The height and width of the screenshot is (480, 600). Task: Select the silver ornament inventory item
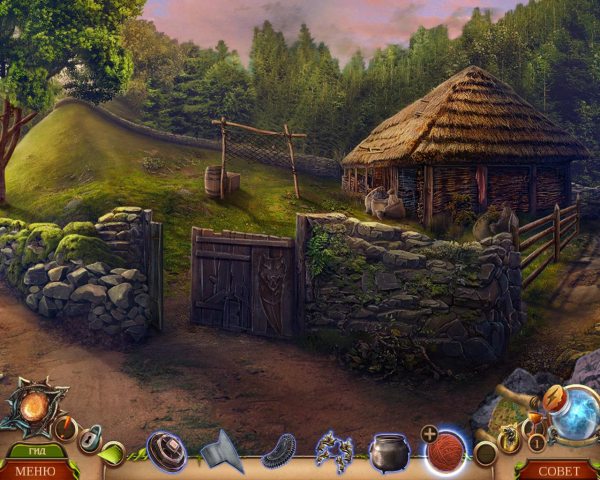(334, 451)
